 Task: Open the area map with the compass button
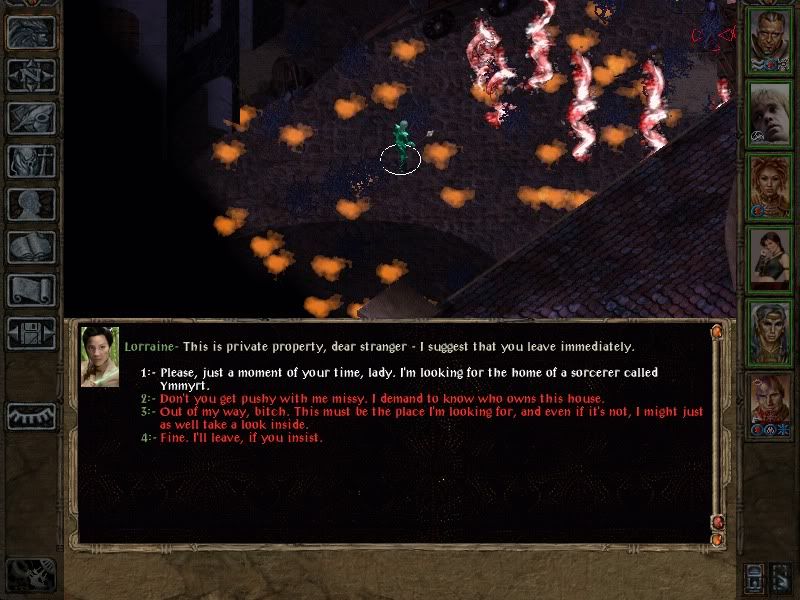click(31, 75)
